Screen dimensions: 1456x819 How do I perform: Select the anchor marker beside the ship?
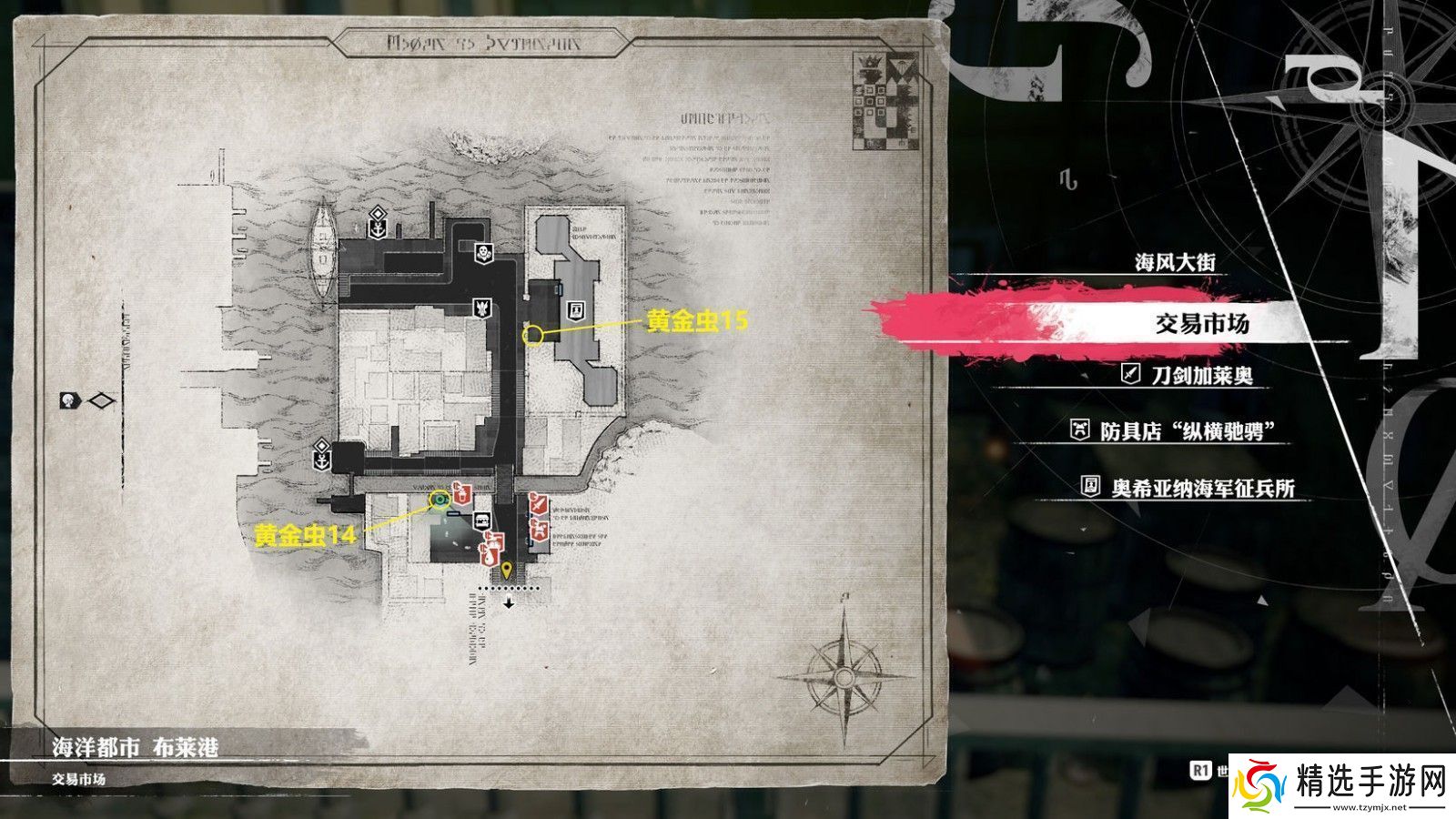(x=377, y=221)
